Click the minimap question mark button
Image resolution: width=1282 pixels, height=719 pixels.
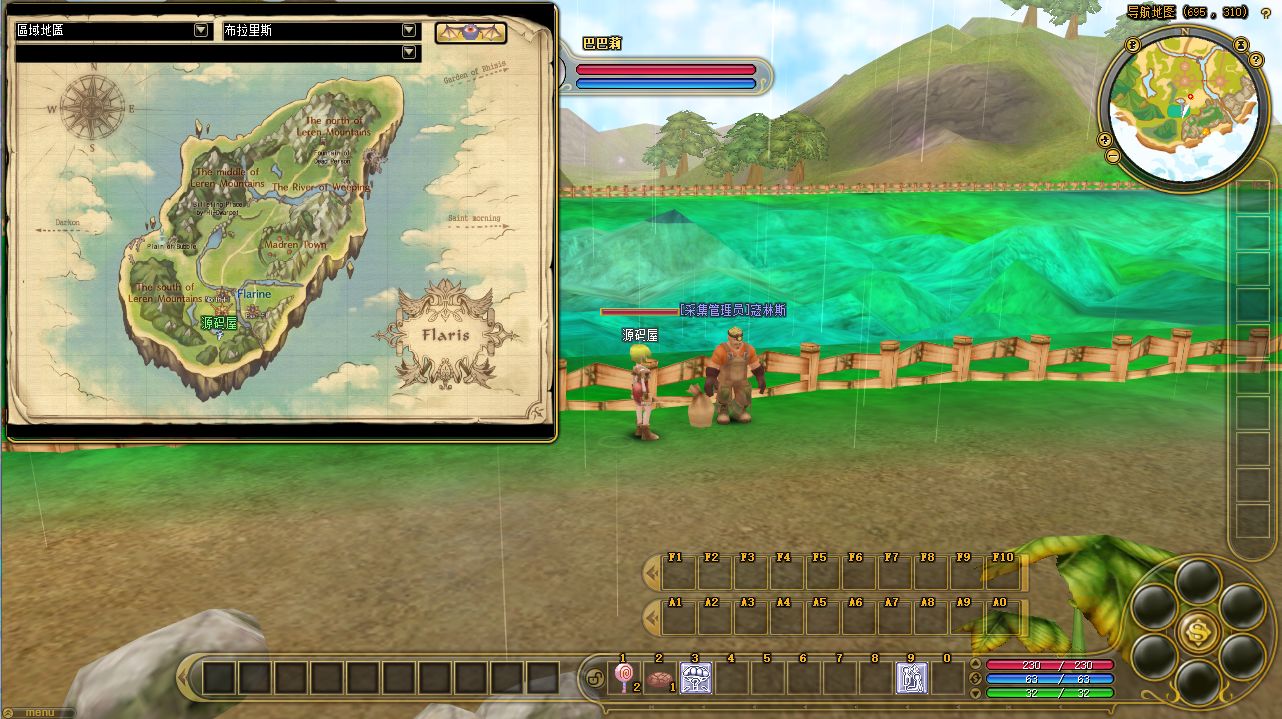(1256, 60)
